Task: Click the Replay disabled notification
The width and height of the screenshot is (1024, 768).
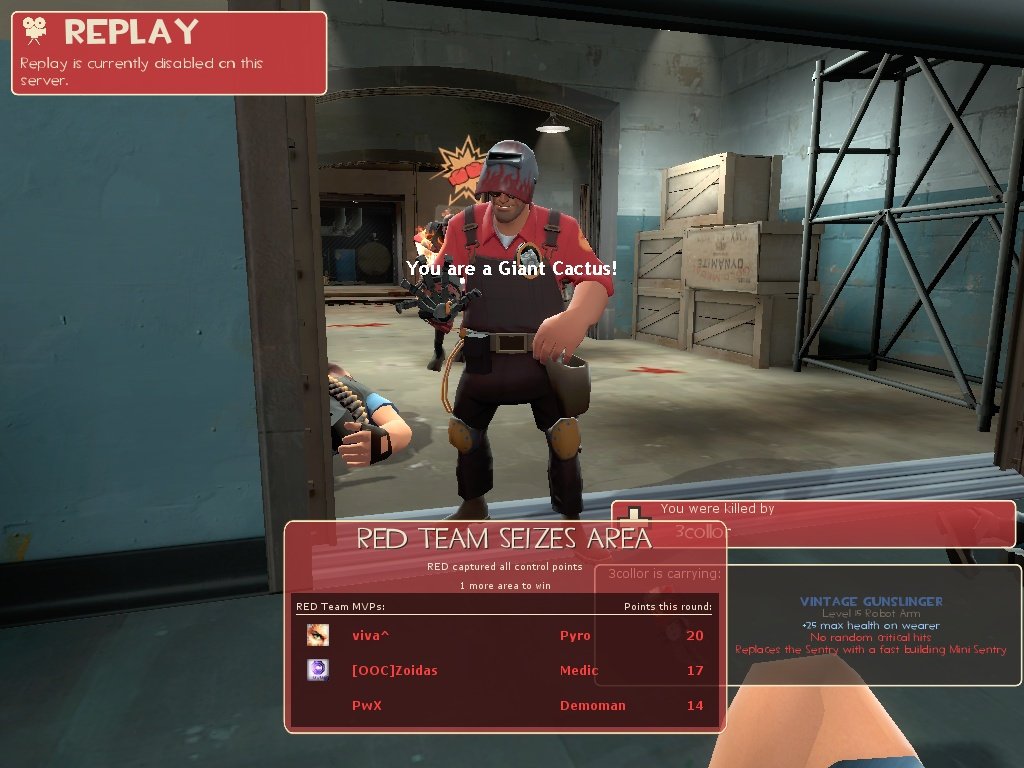Action: pyautogui.click(x=169, y=53)
